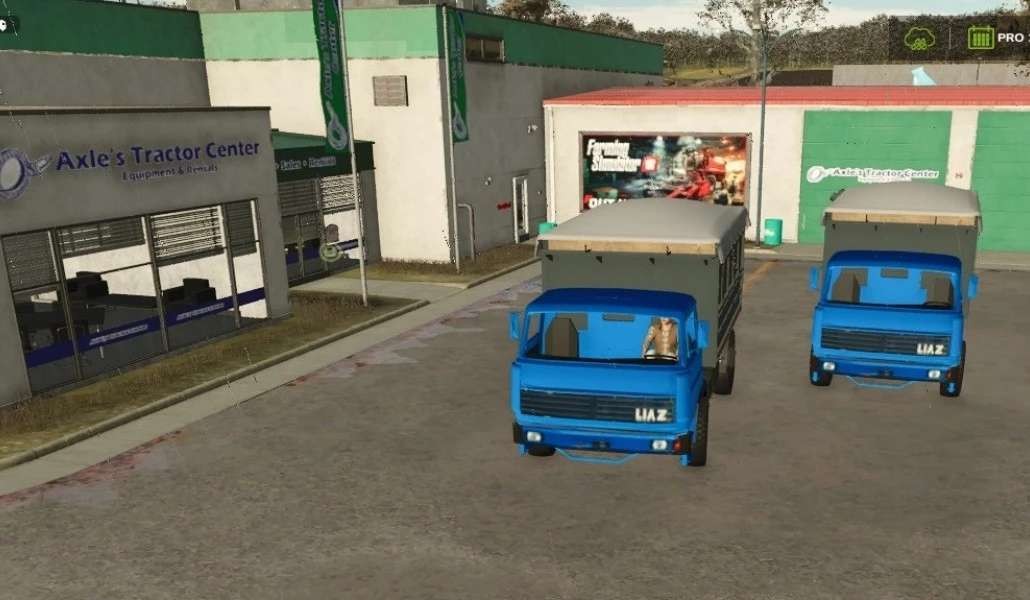Click the green calendar icon
This screenshot has width=1030, height=600.
[980, 38]
